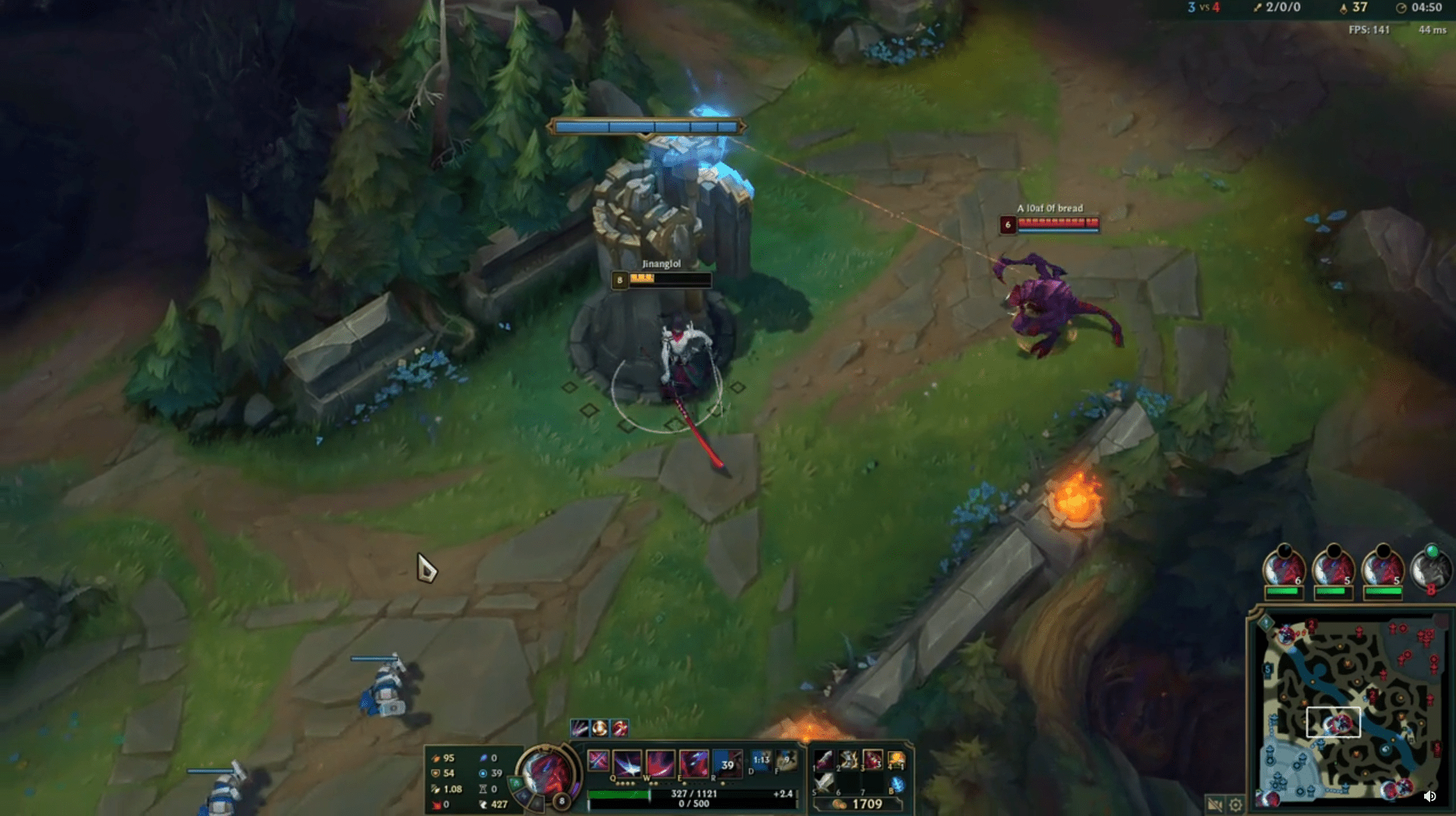Click the minimap to move camera
This screenshot has width=1456, height=816.
tap(1348, 714)
